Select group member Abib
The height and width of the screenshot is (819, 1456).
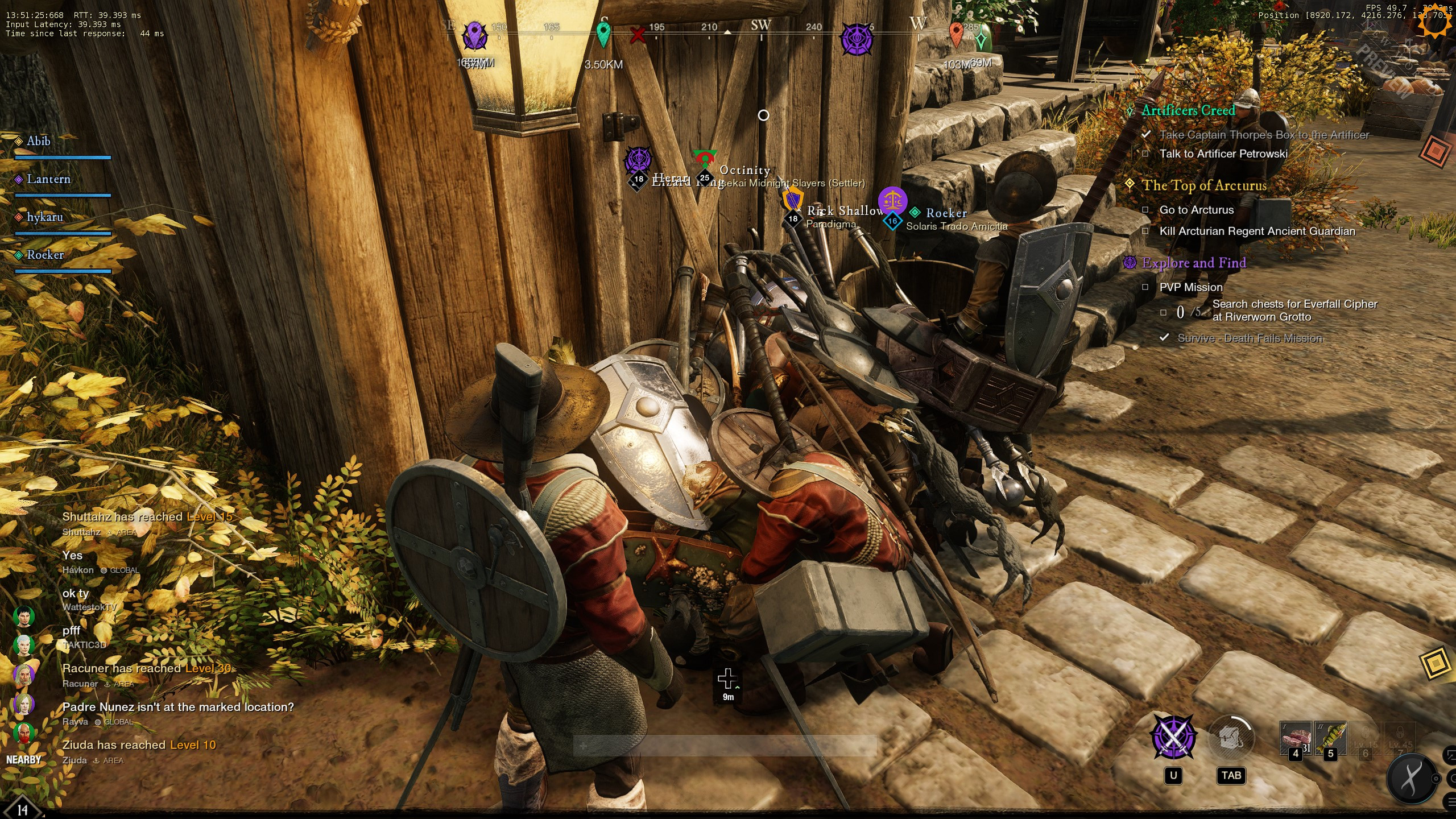pyautogui.click(x=39, y=141)
